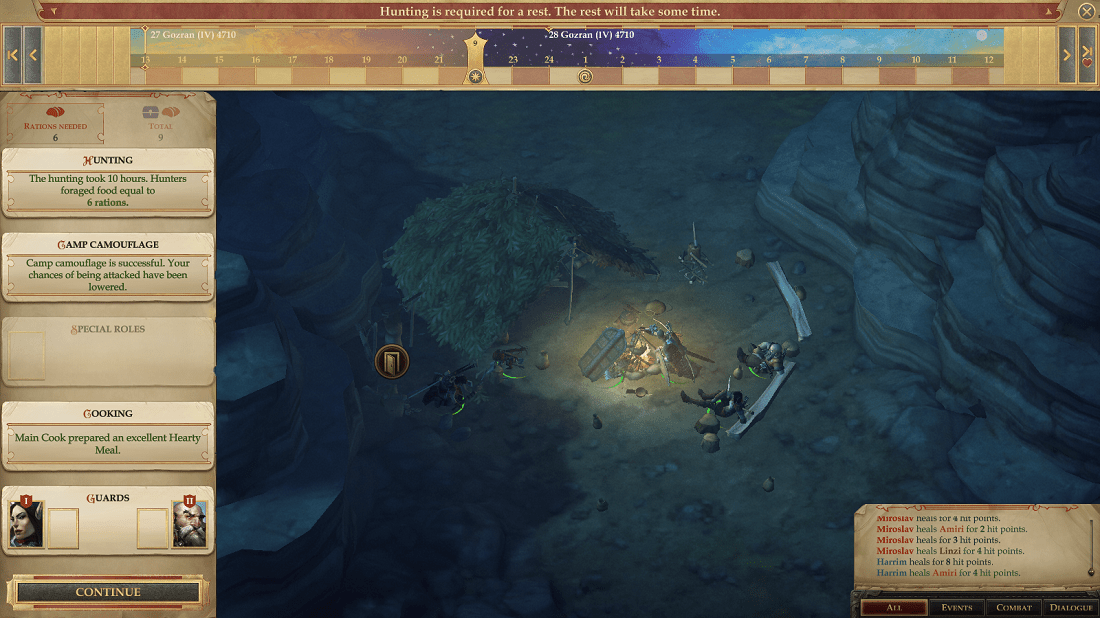Select the Cooking panel
Viewport: 1100px width, 618px height.
click(x=108, y=436)
